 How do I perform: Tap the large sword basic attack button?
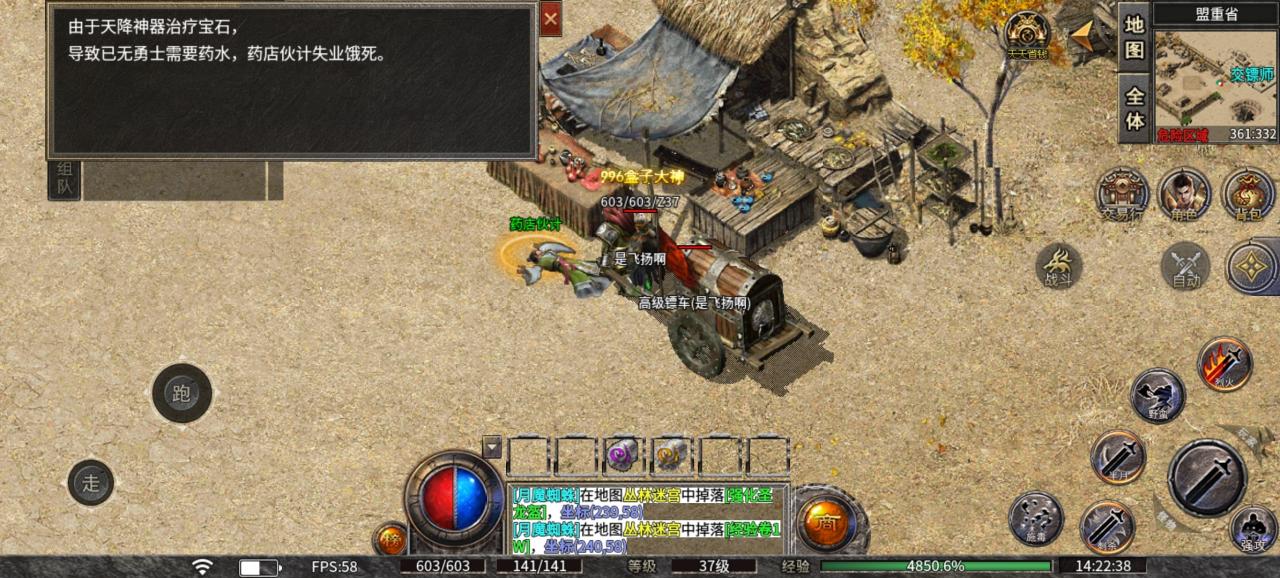[x=1207, y=477]
